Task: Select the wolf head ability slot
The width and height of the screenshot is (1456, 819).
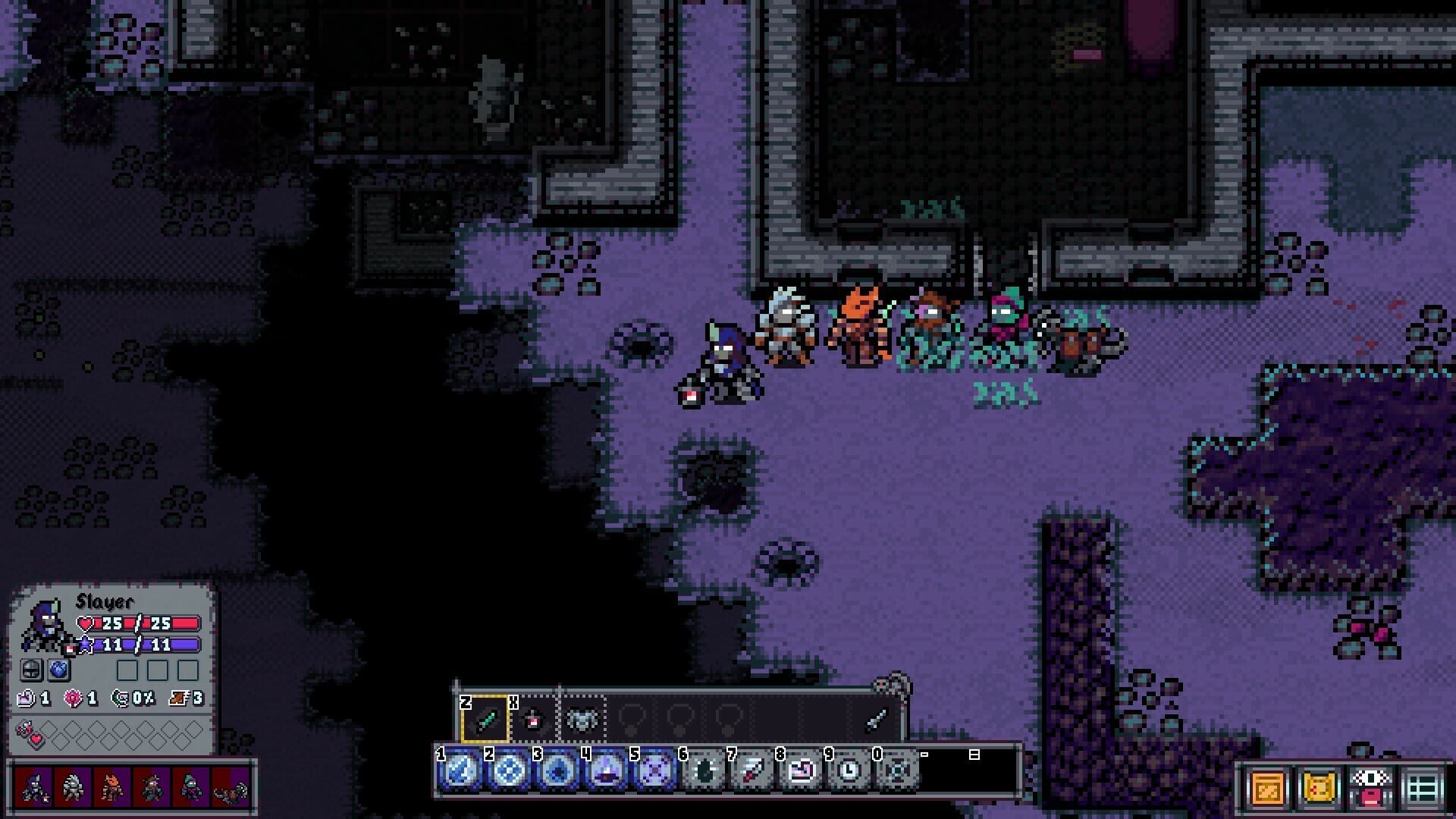Action: [x=583, y=719]
